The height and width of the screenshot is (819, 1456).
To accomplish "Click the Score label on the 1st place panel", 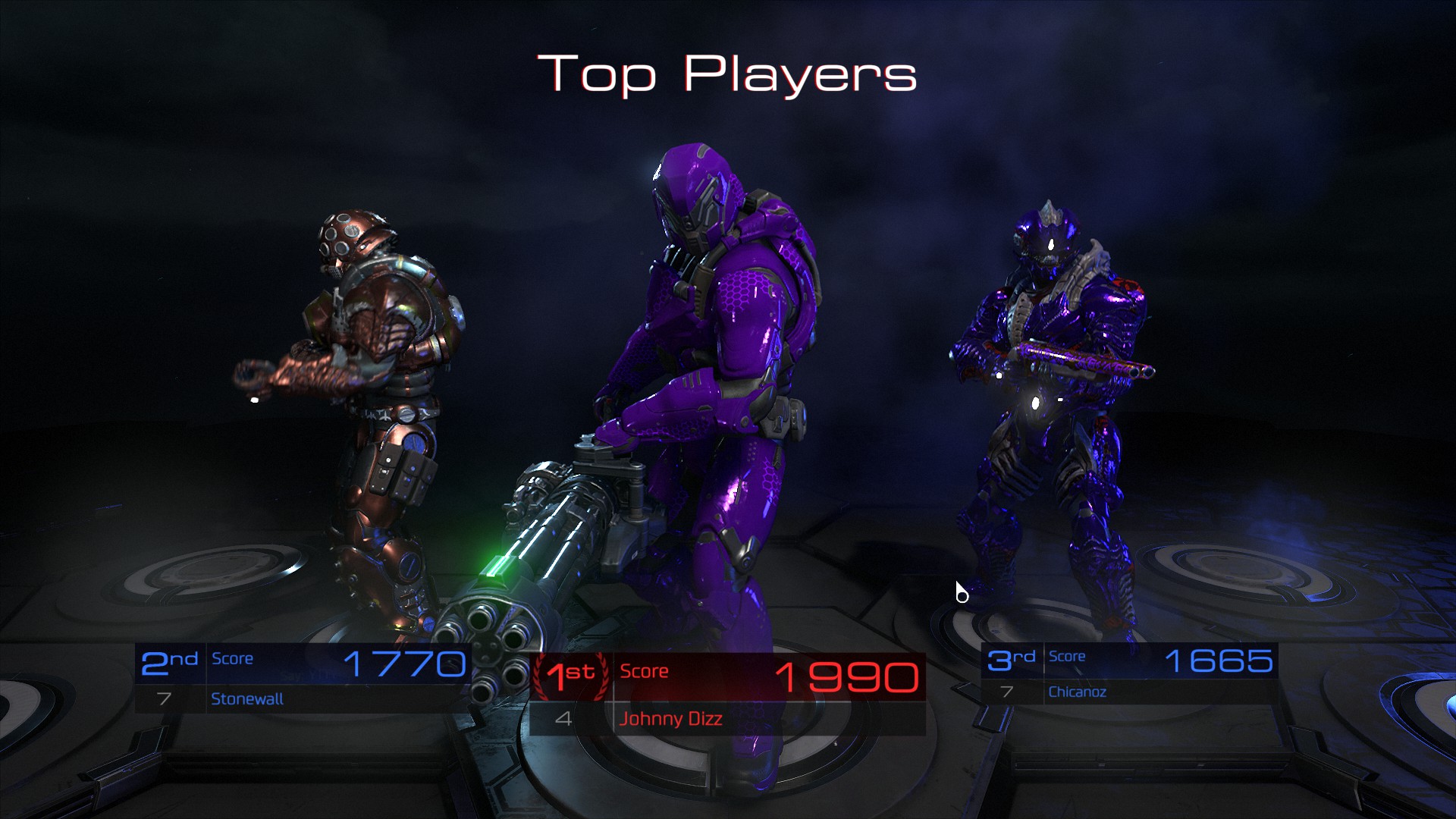I will [x=644, y=671].
